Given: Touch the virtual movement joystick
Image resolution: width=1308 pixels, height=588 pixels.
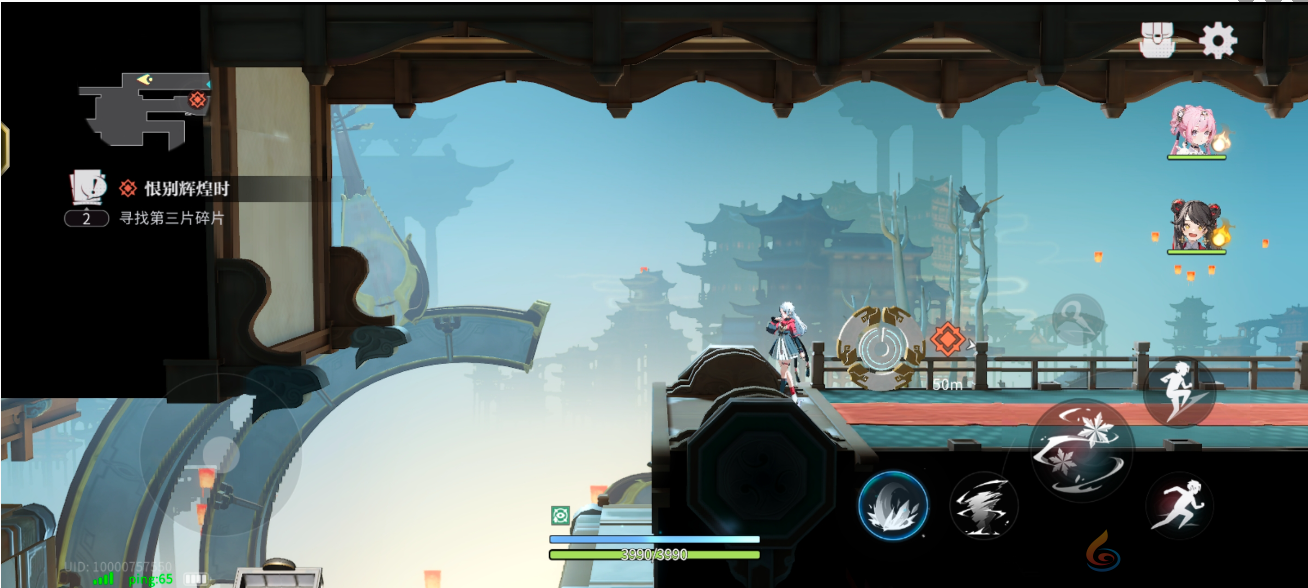Looking at the screenshot, I should [x=220, y=456].
